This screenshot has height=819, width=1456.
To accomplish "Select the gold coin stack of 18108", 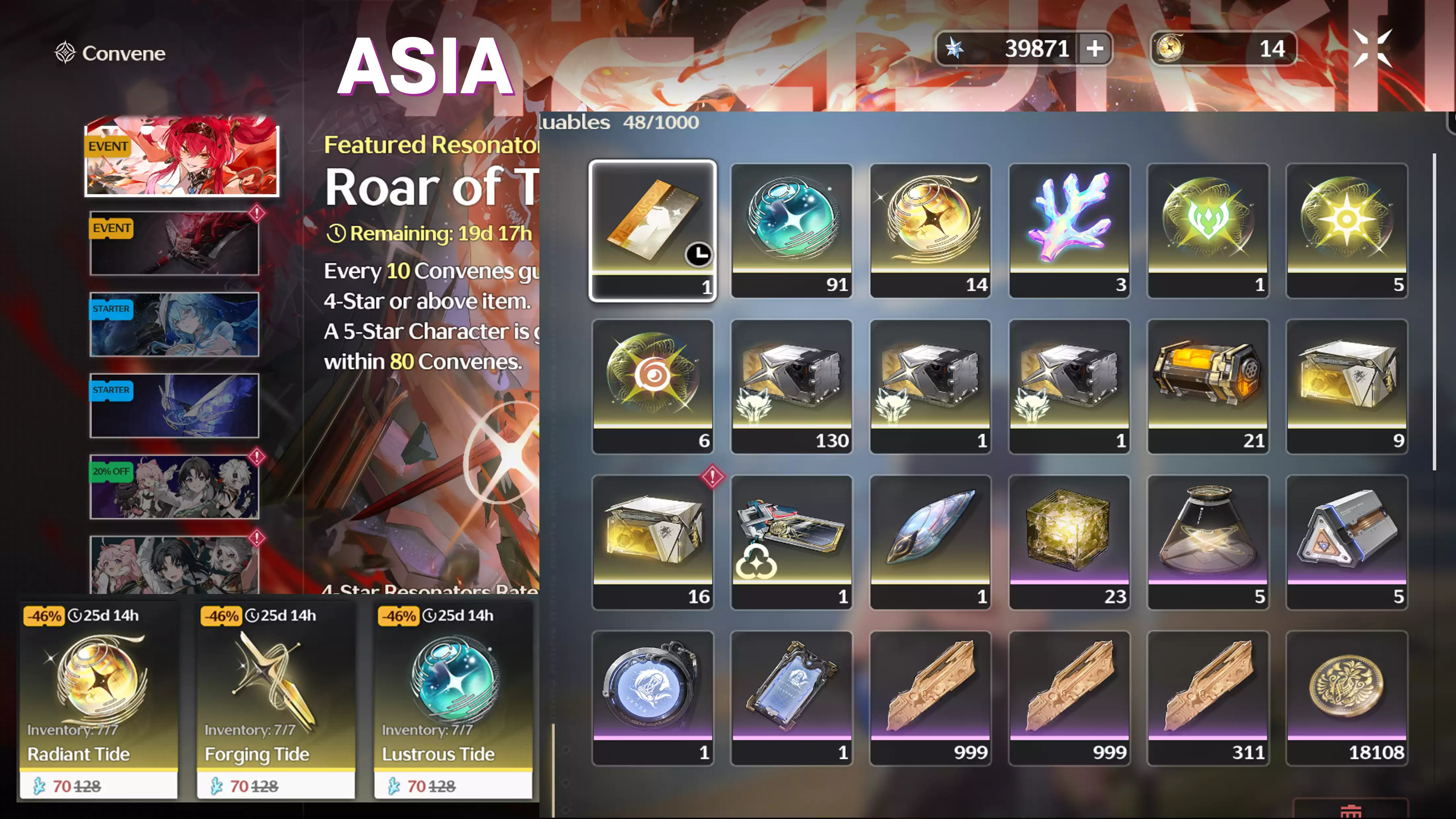I will 1347,698.
